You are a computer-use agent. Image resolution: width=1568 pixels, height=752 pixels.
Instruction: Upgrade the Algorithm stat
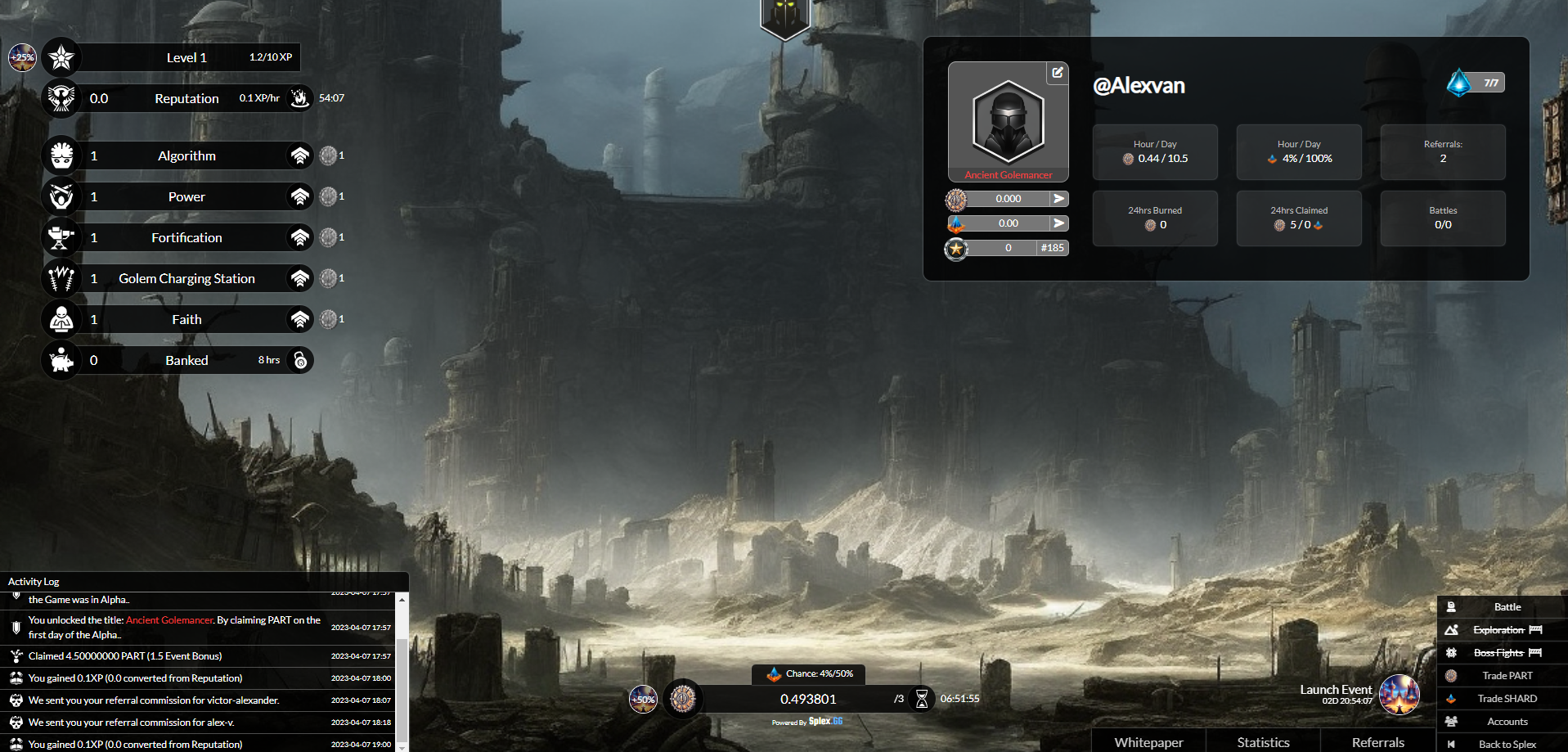pyautogui.click(x=300, y=155)
